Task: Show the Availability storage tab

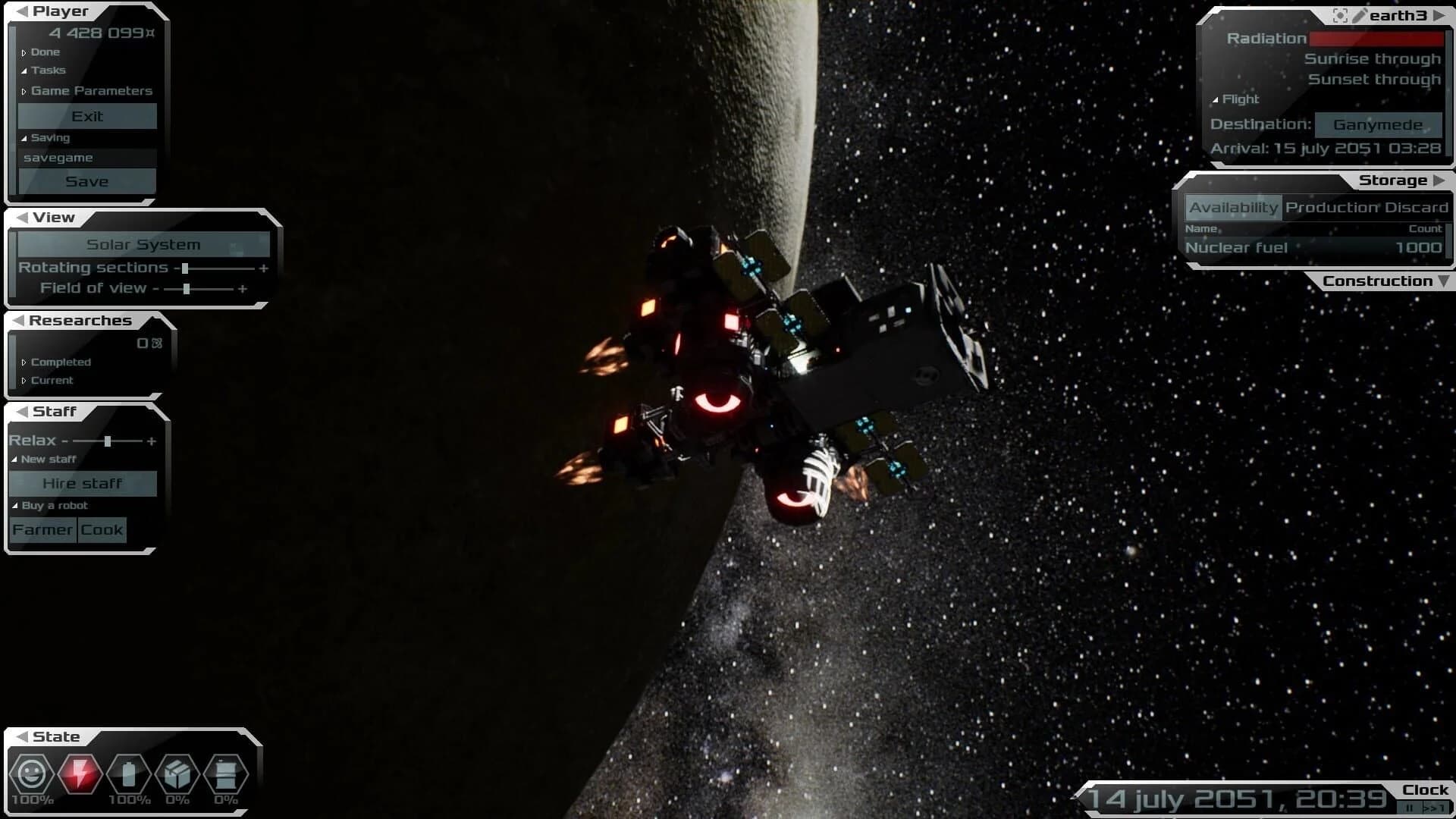Action: 1233,207
